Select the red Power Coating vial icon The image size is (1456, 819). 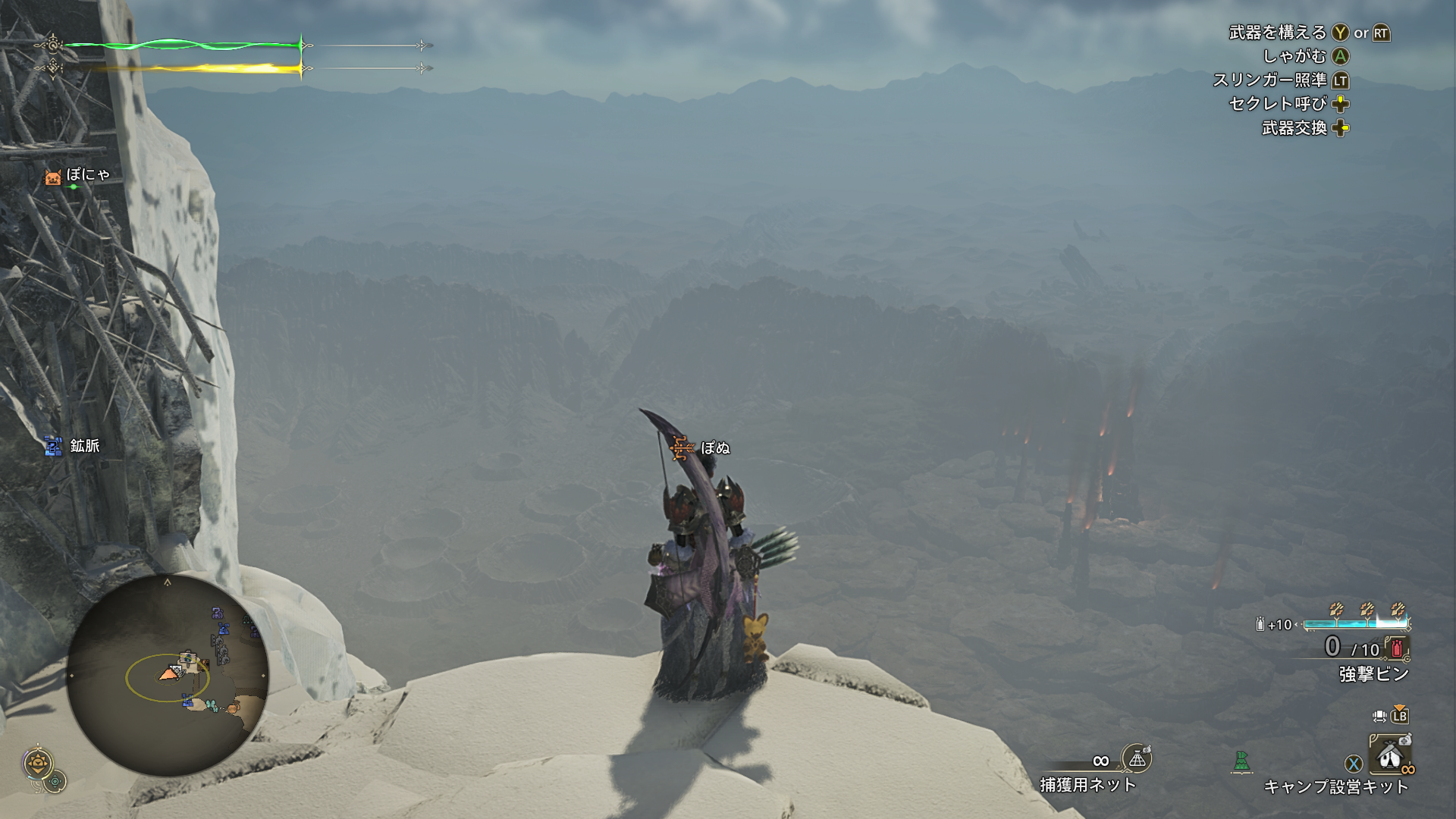(1396, 648)
